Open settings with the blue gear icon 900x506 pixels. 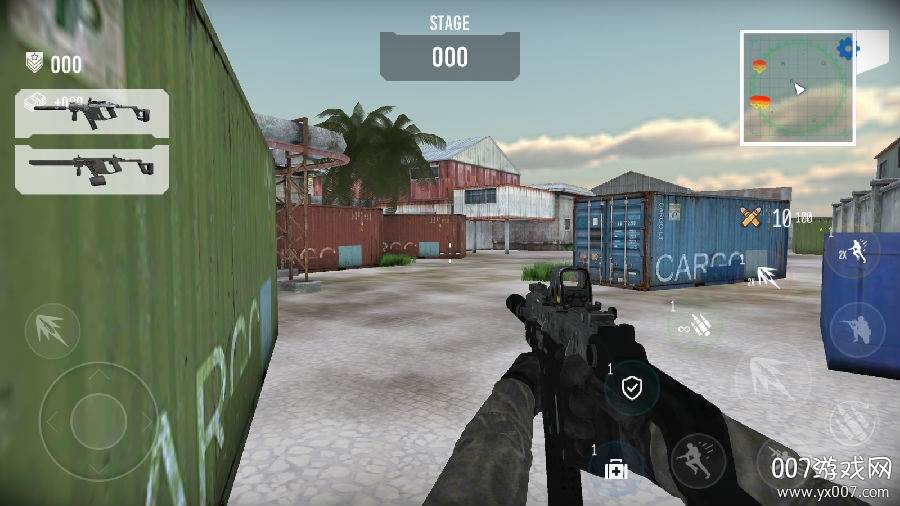[848, 47]
